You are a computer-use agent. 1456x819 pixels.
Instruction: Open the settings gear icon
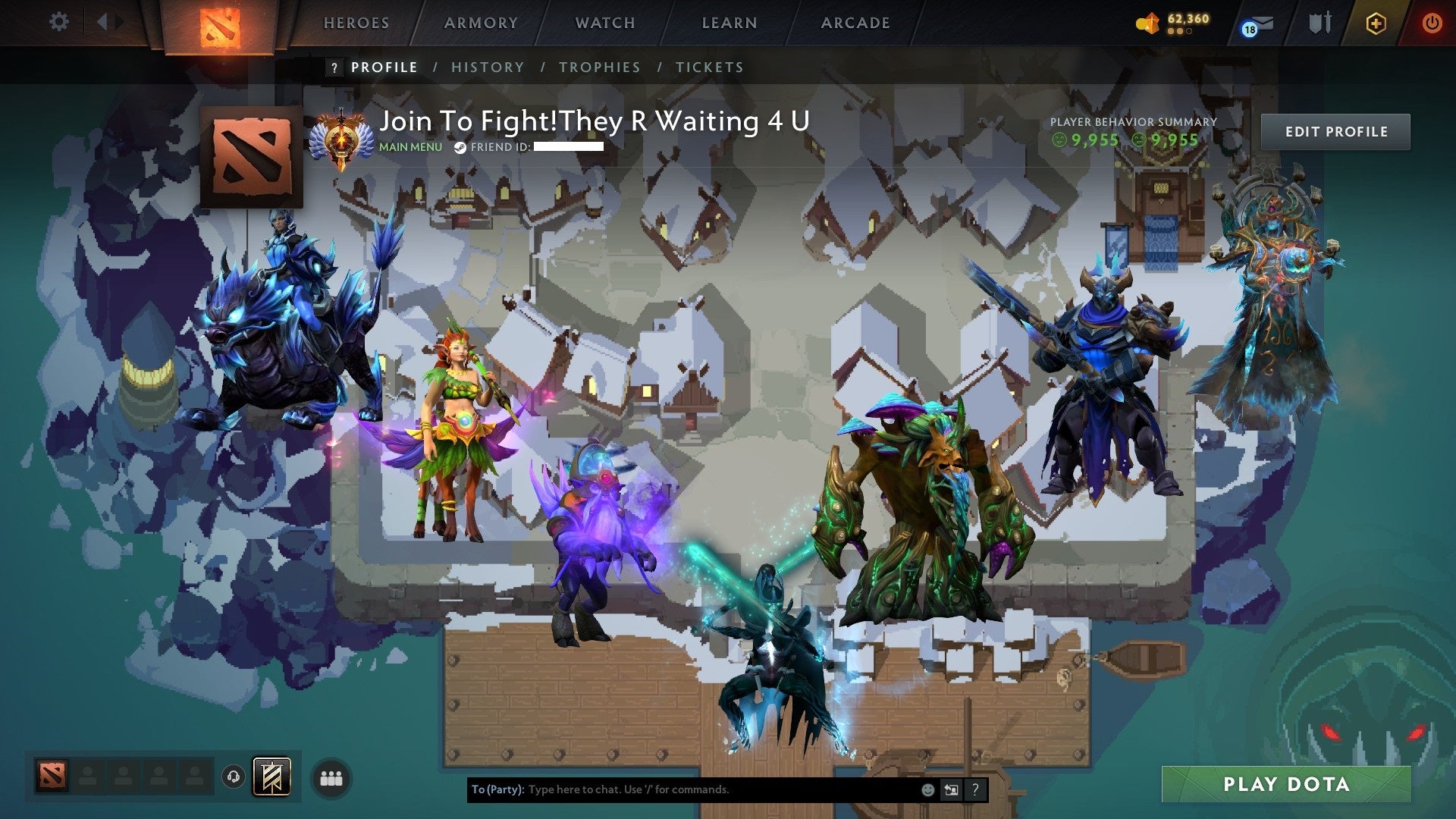[x=58, y=22]
